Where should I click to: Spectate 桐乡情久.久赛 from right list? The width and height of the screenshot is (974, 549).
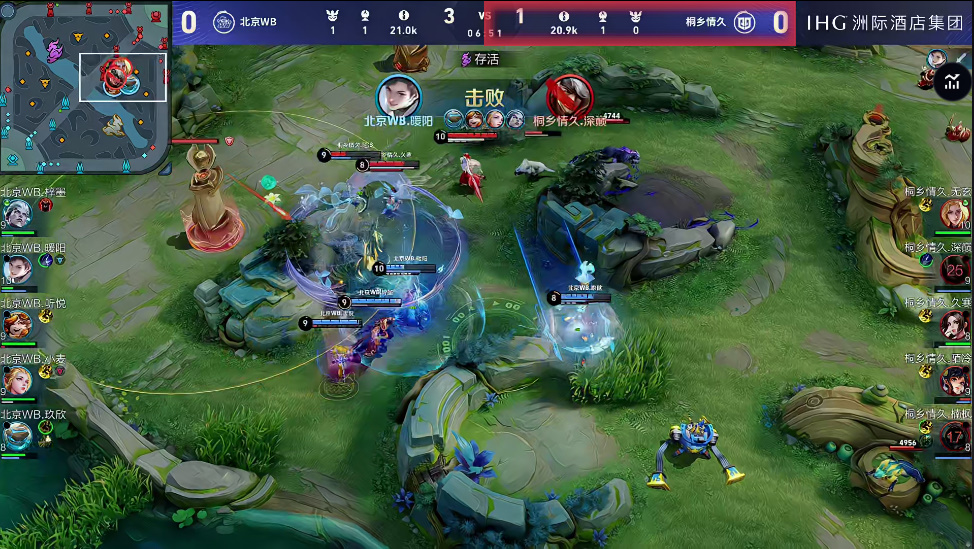click(955, 324)
